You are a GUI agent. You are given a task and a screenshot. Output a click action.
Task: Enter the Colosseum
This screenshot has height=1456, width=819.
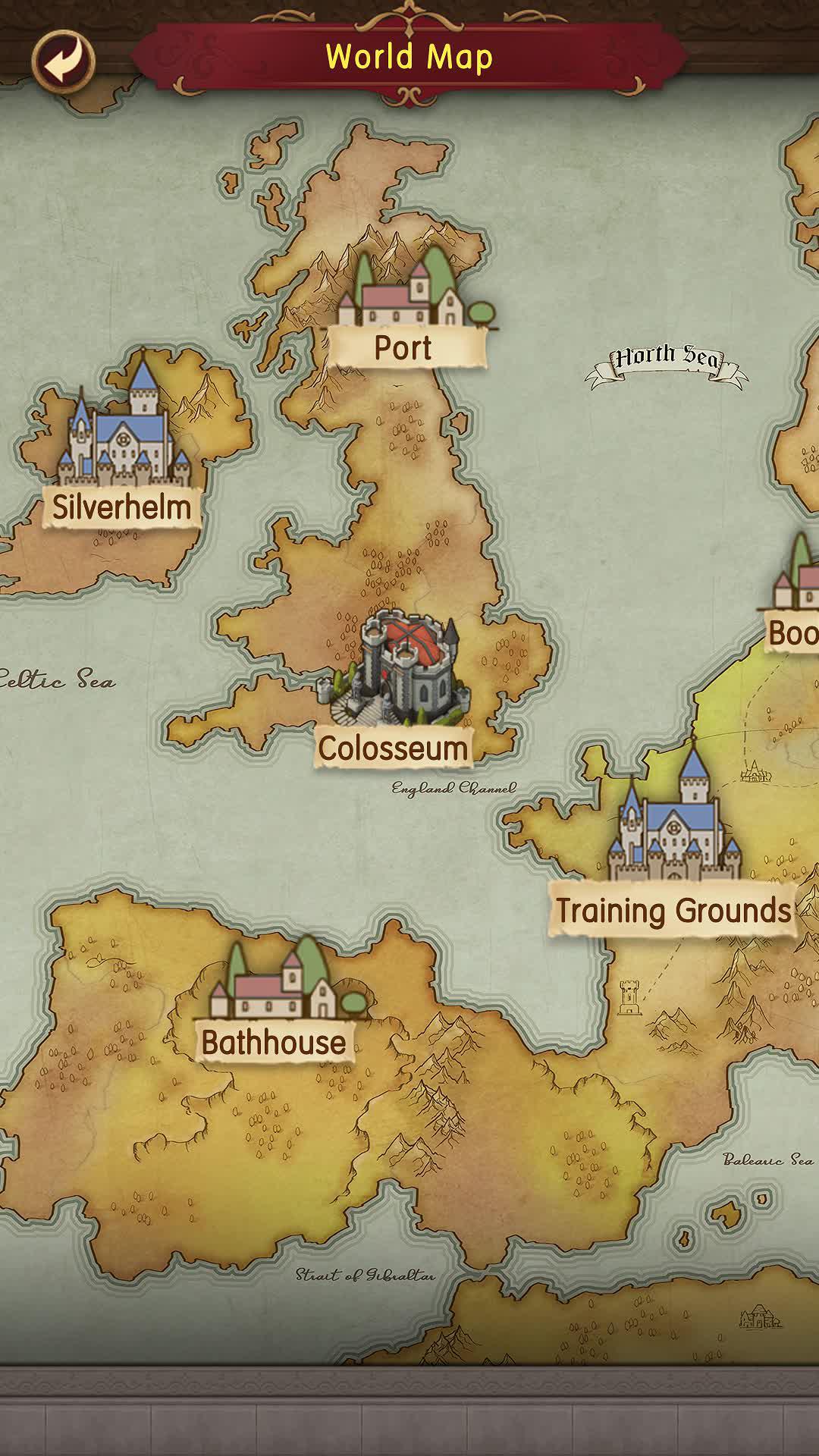(394, 690)
